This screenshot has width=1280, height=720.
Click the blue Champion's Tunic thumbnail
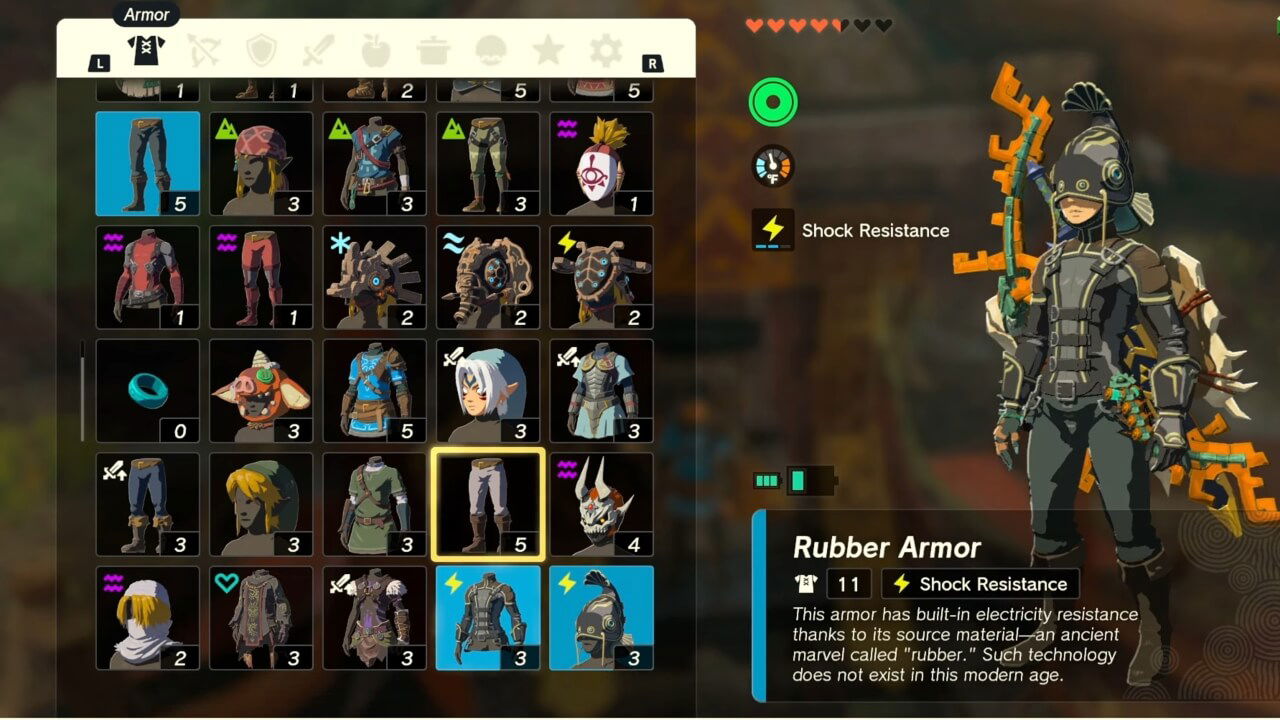pos(375,389)
